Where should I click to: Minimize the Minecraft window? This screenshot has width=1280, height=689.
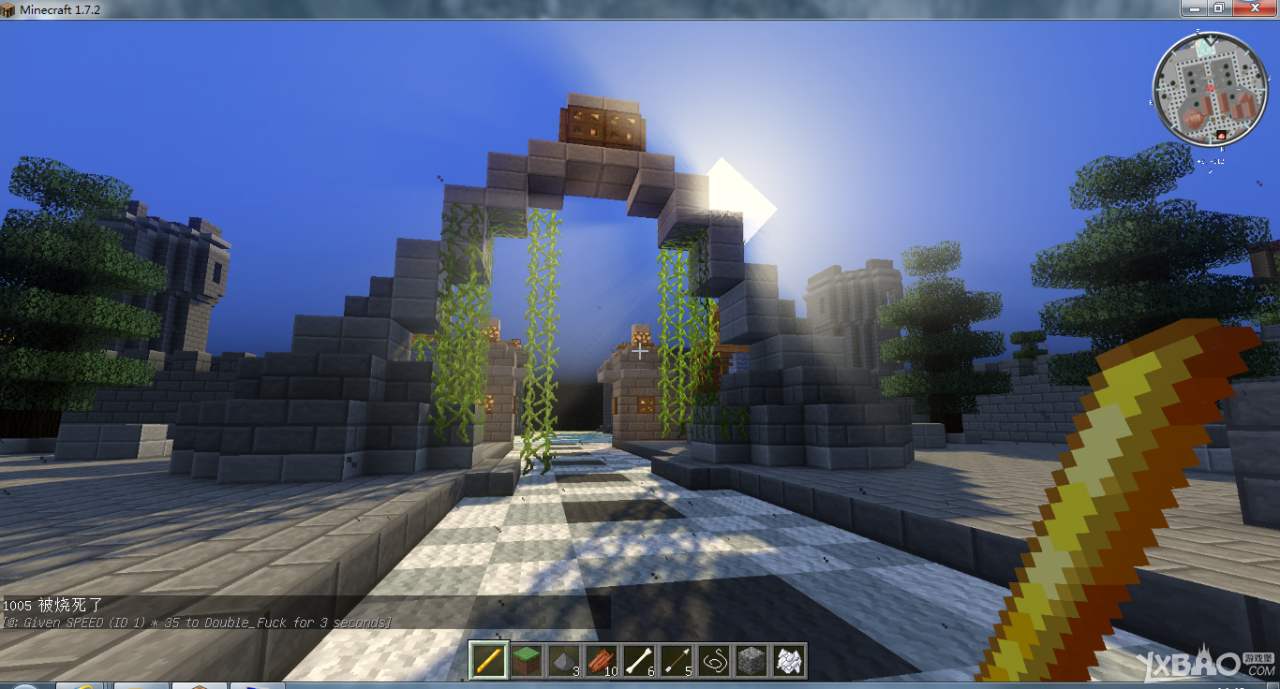tap(1192, 8)
